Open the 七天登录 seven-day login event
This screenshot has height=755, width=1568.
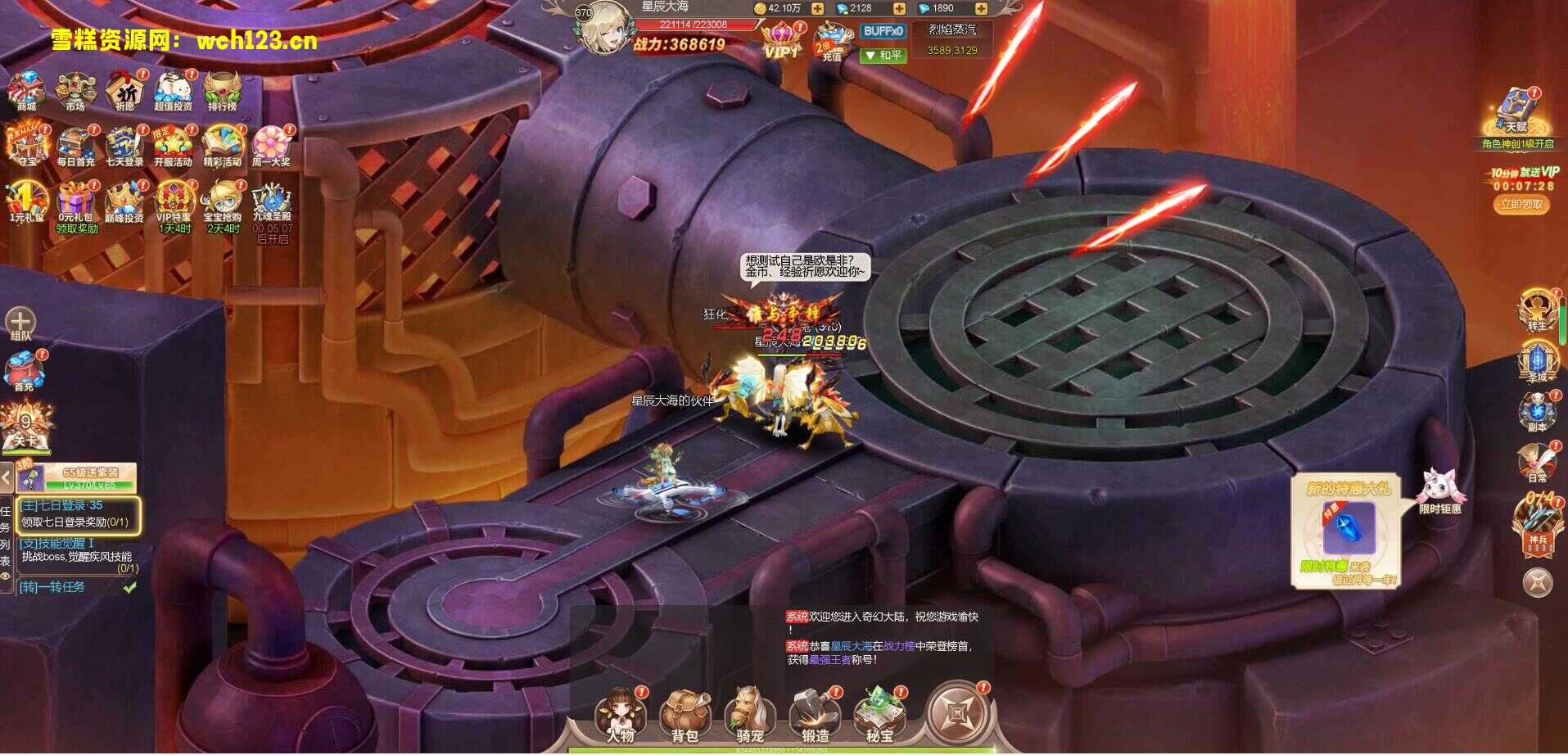point(124,144)
